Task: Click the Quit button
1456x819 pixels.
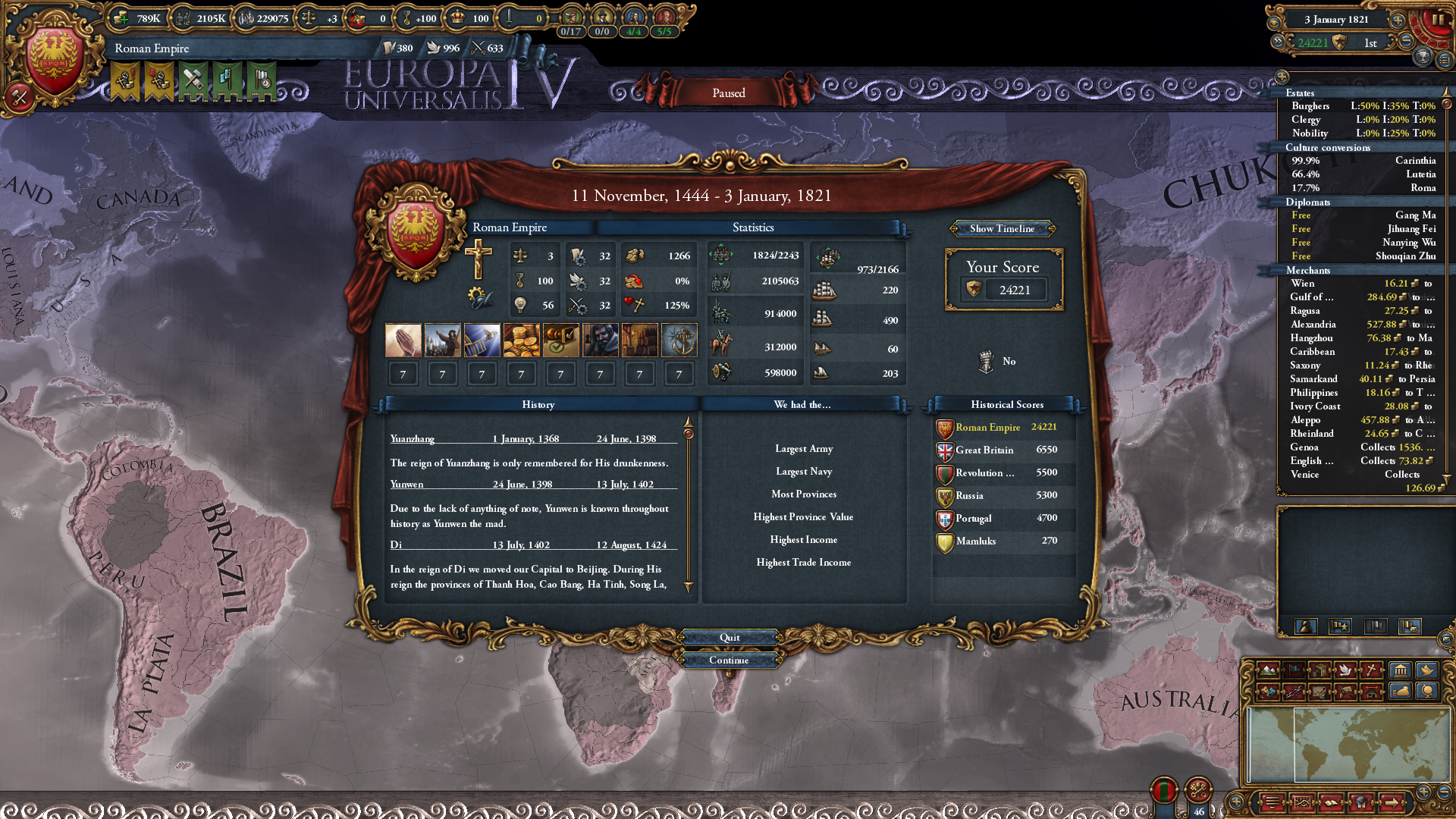Action: [x=729, y=638]
